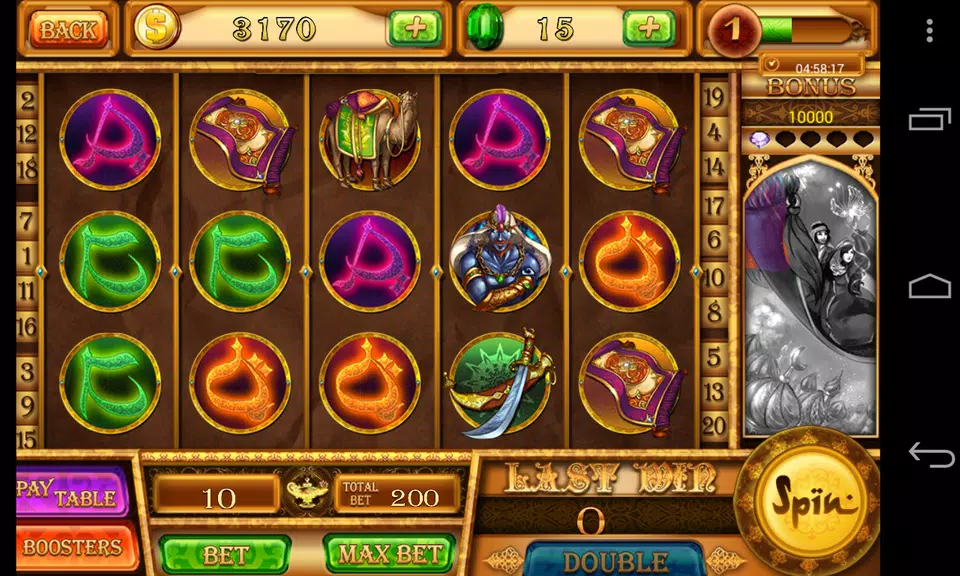This screenshot has height=576, width=960.
Task: Activate the DOUBLE gamble button
Action: (x=614, y=560)
